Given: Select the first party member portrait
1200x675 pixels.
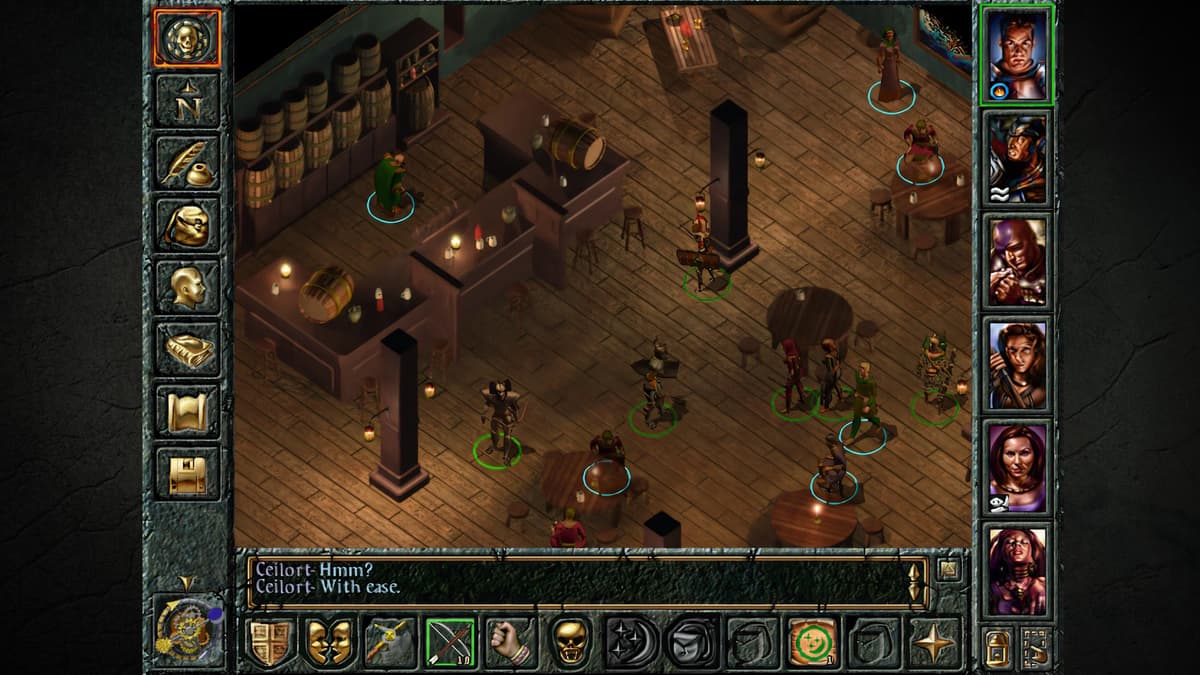Looking at the screenshot, I should coord(1017,53).
